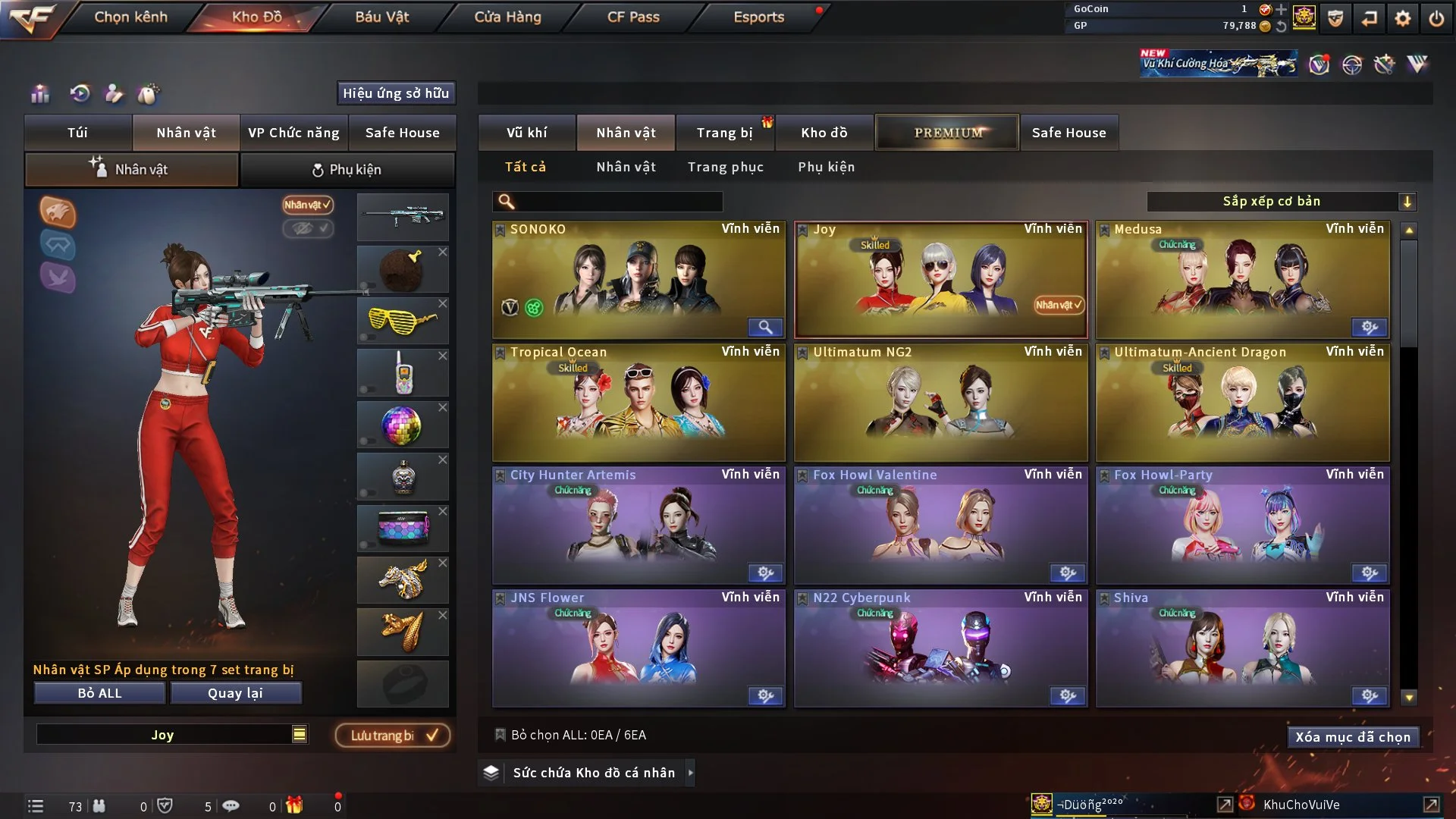Viewport: 1456px width, 819px height.
Task: Switch to the PREMIUM tab
Action: pos(947,132)
